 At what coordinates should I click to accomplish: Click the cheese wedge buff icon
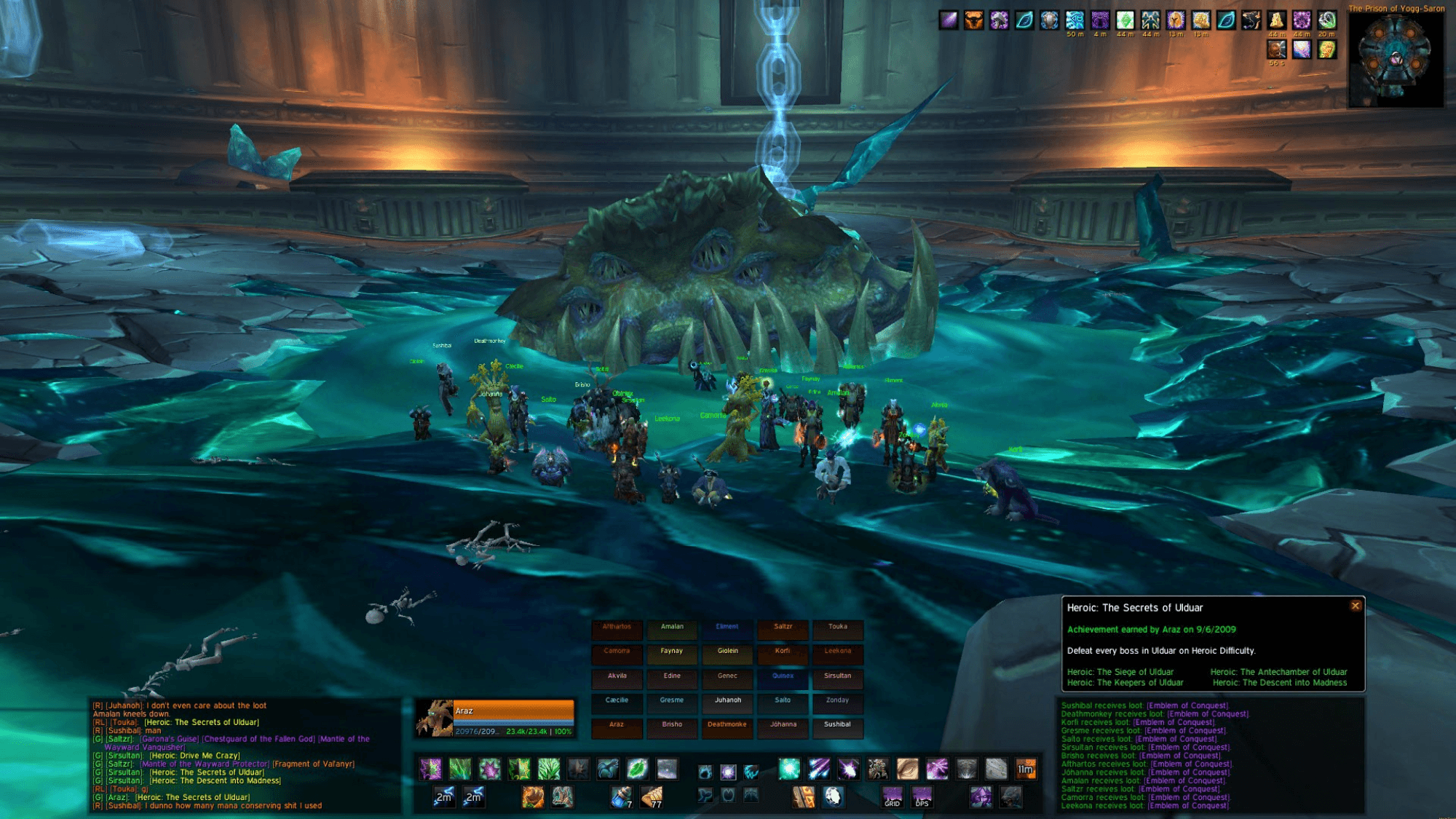coord(1275,20)
